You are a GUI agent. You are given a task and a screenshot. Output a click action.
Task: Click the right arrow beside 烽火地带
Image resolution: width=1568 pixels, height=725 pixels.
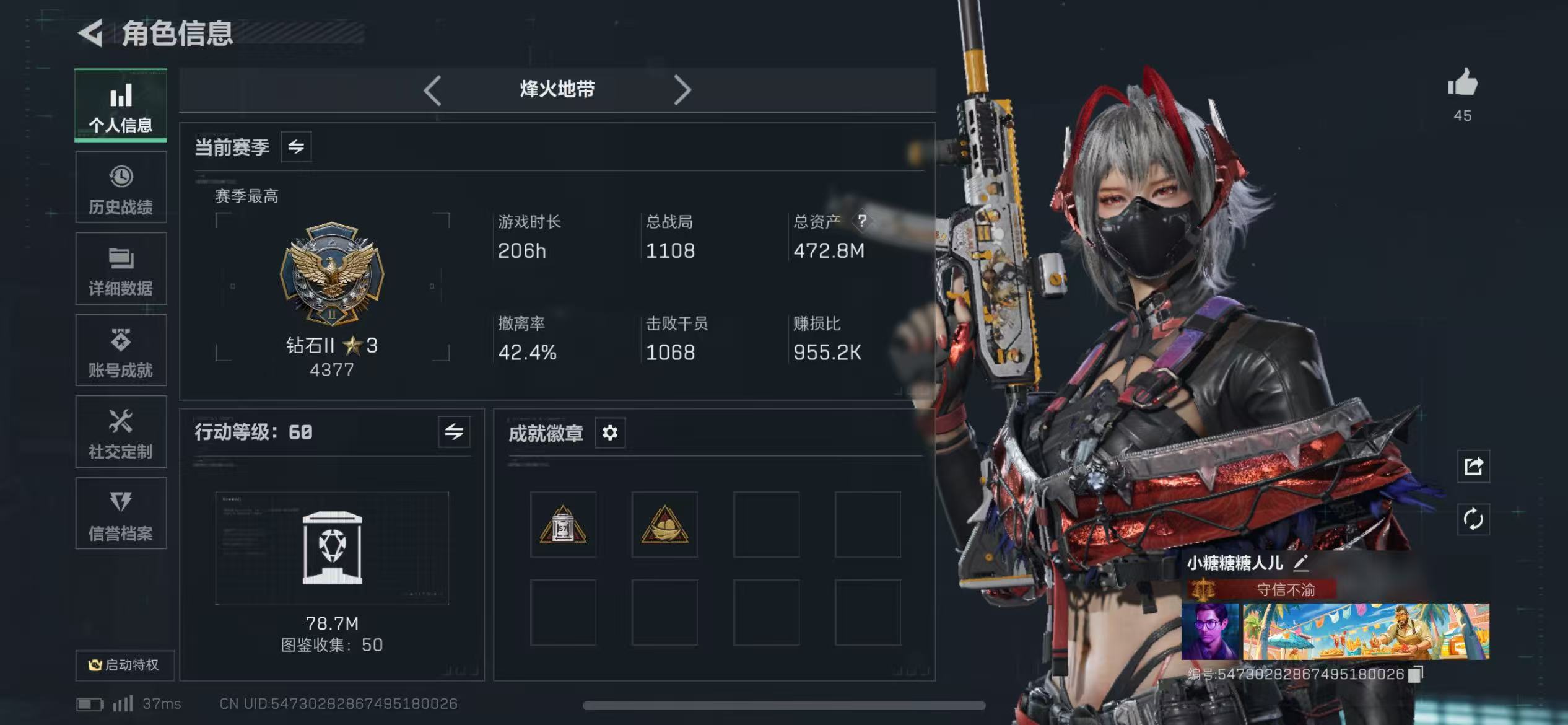(x=682, y=90)
